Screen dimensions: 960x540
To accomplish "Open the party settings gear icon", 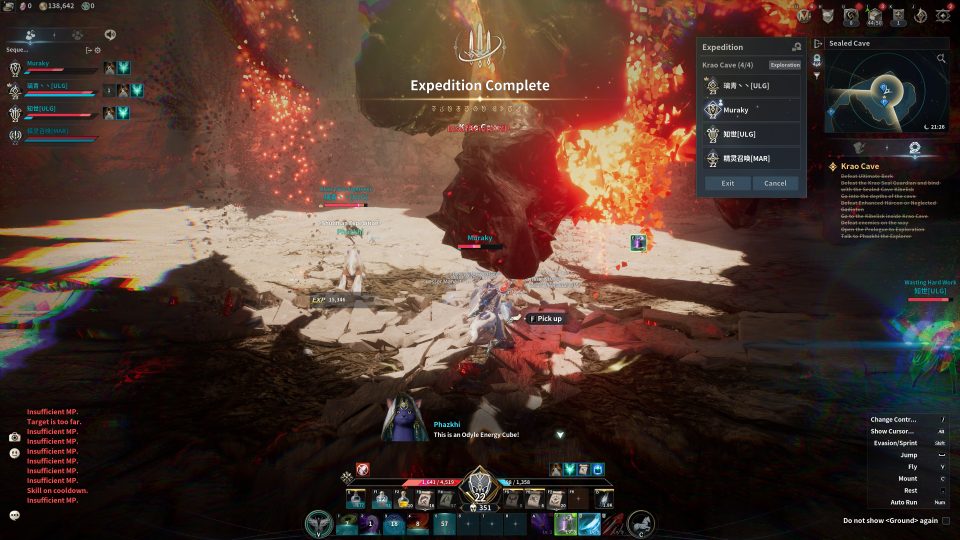I will click(x=98, y=49).
